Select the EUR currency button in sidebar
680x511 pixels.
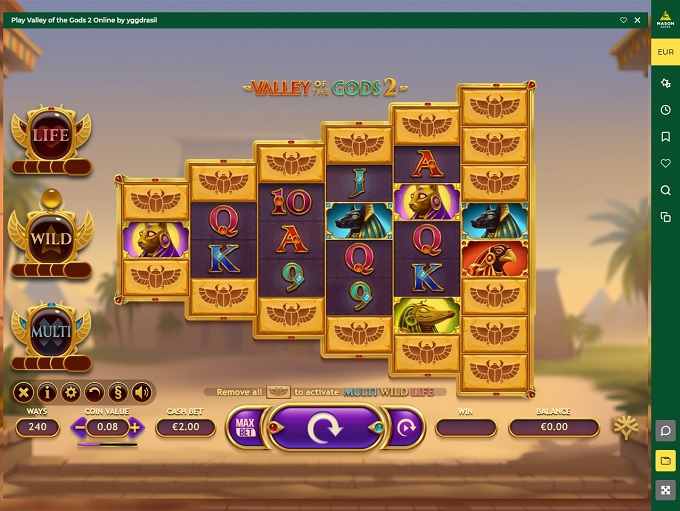point(665,52)
